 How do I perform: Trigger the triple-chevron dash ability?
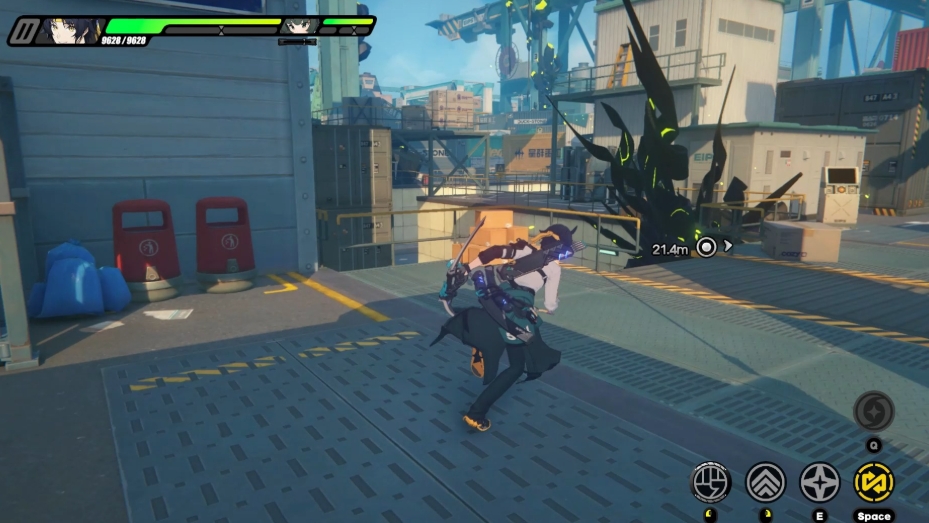766,481
